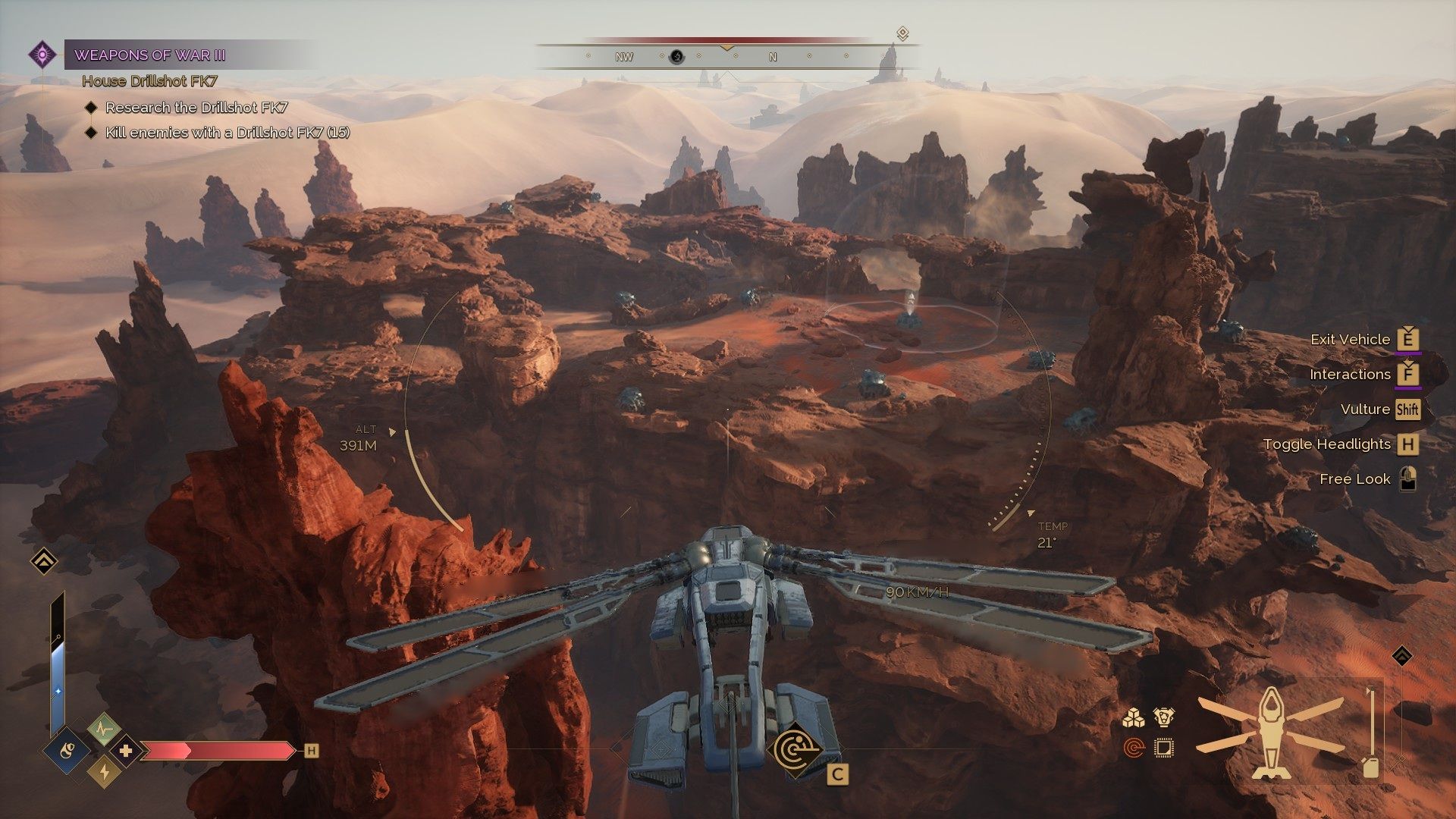1456x819 pixels.
Task: Open the vehicle Interactions option
Action: pos(1350,375)
